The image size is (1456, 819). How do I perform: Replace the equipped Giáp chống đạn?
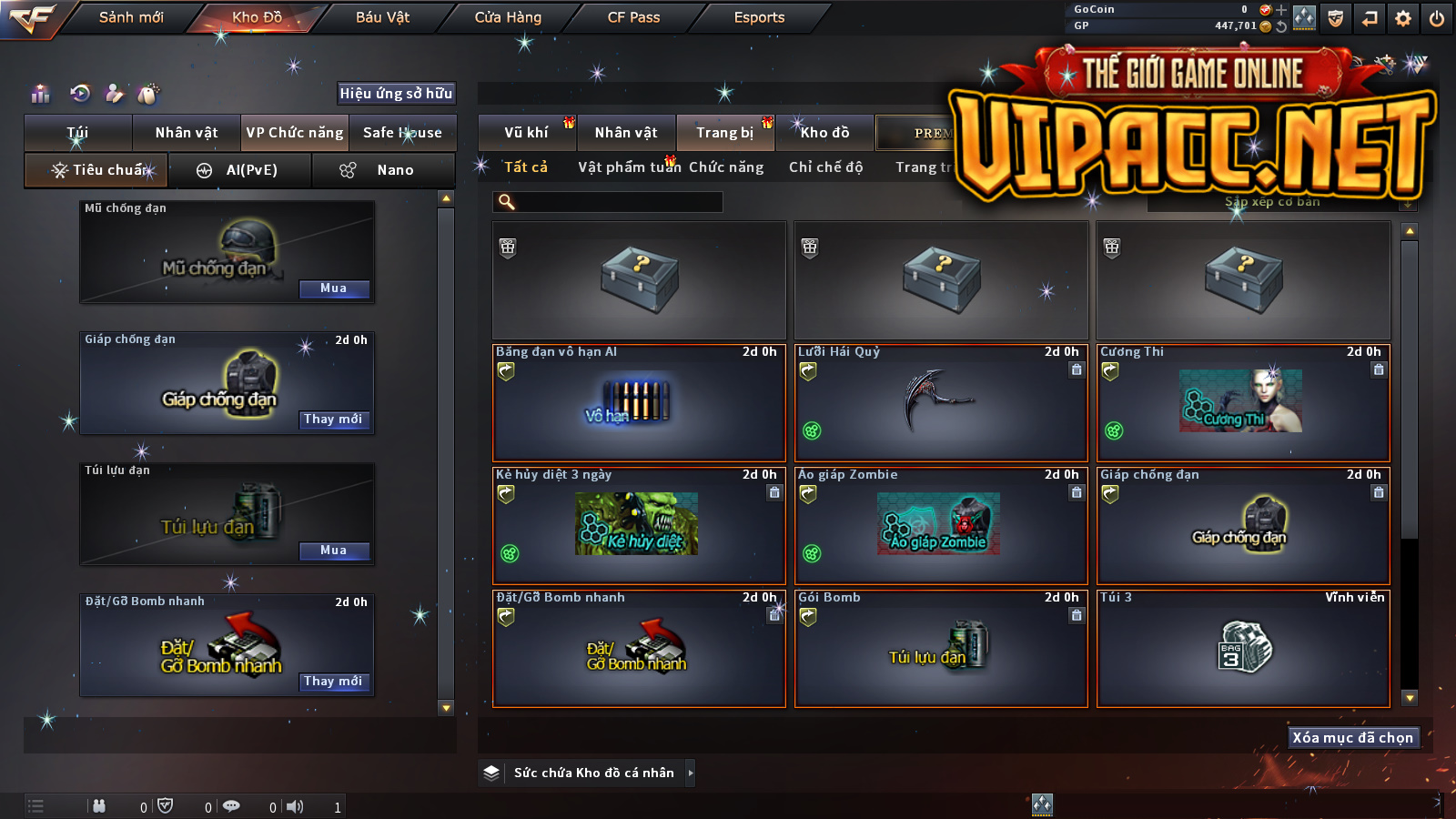coord(334,420)
